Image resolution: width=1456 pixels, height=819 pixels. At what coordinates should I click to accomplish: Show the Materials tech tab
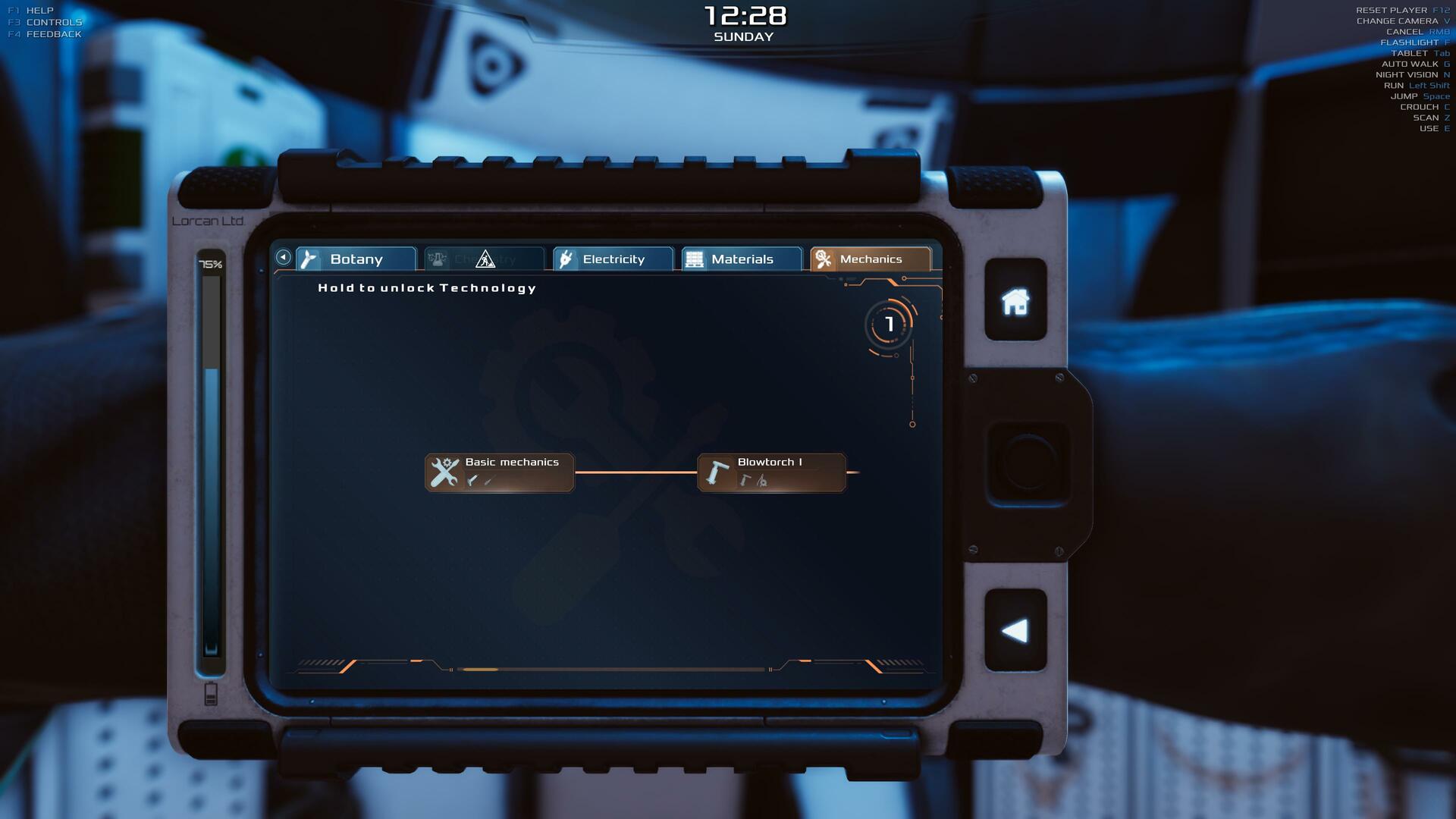click(742, 259)
